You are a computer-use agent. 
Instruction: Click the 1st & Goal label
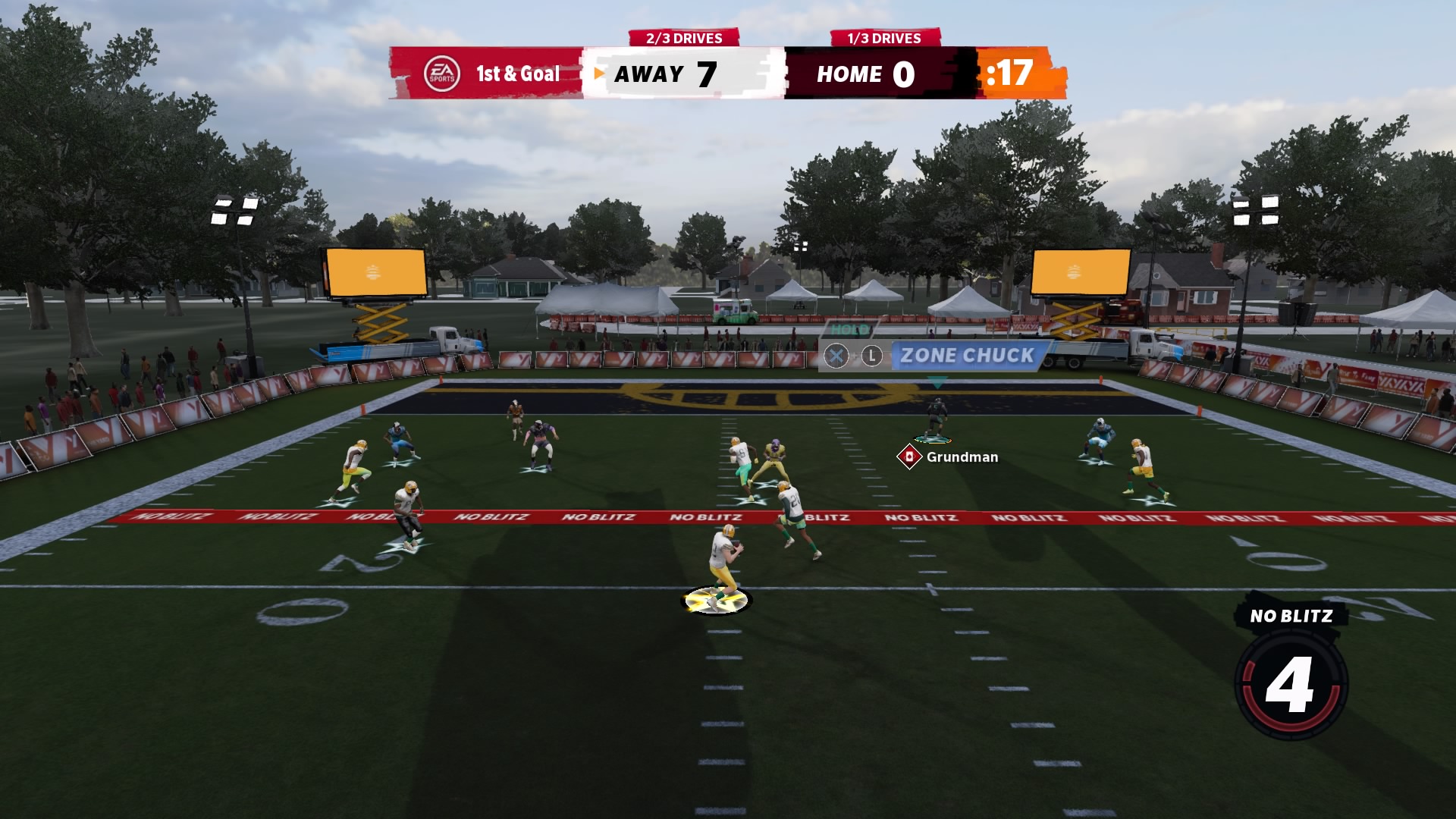pyautogui.click(x=516, y=74)
